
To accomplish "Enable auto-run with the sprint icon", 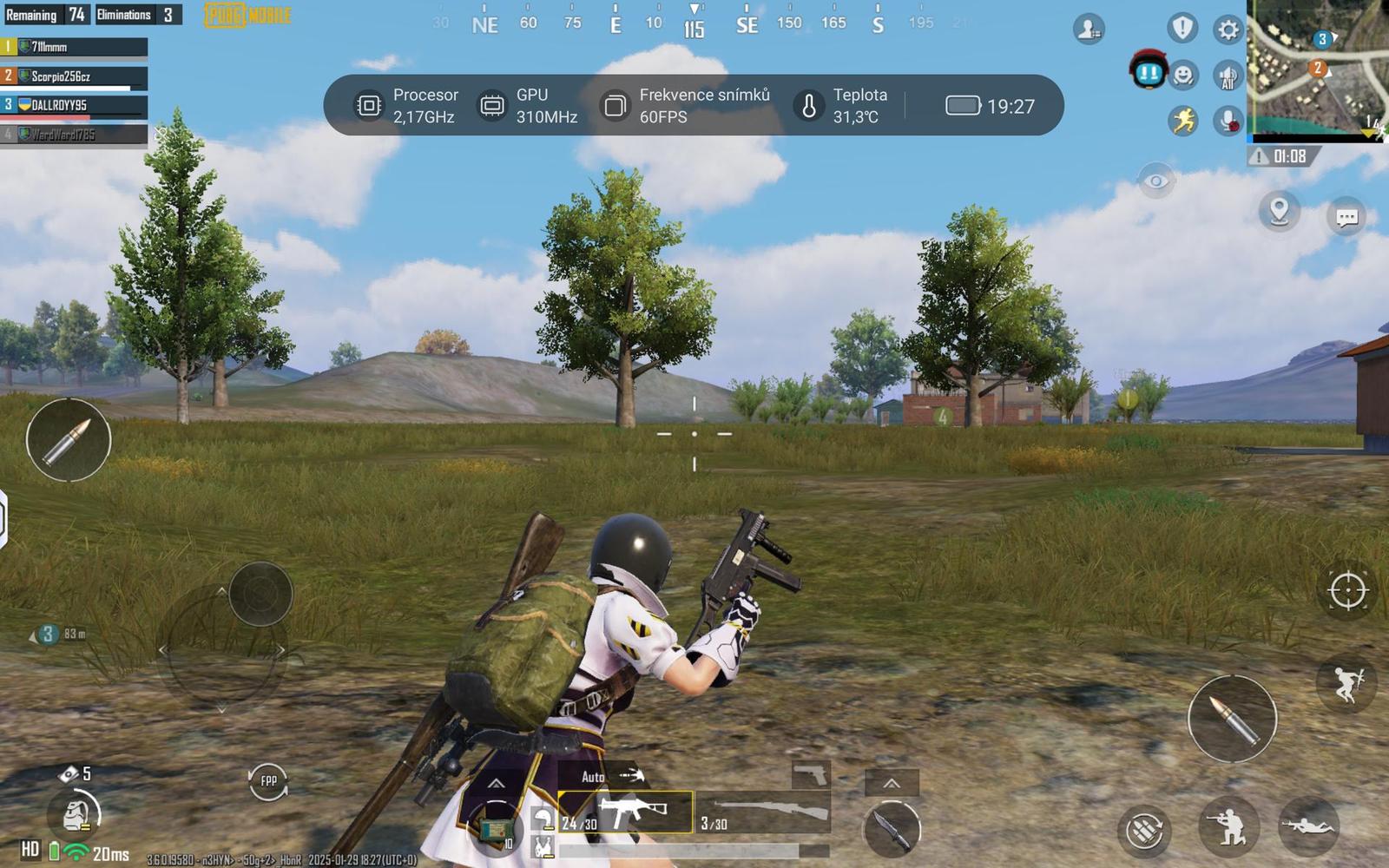I will [1182, 122].
